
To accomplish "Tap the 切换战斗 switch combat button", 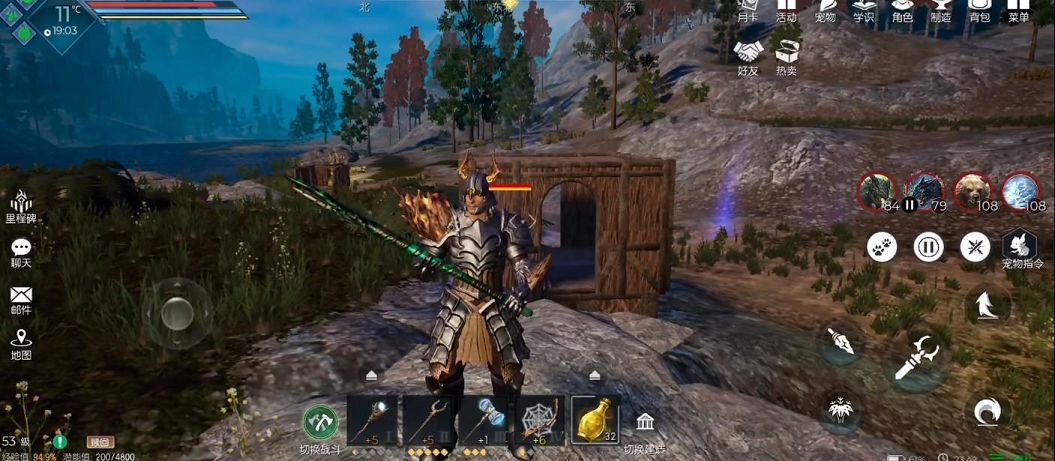I will (321, 424).
